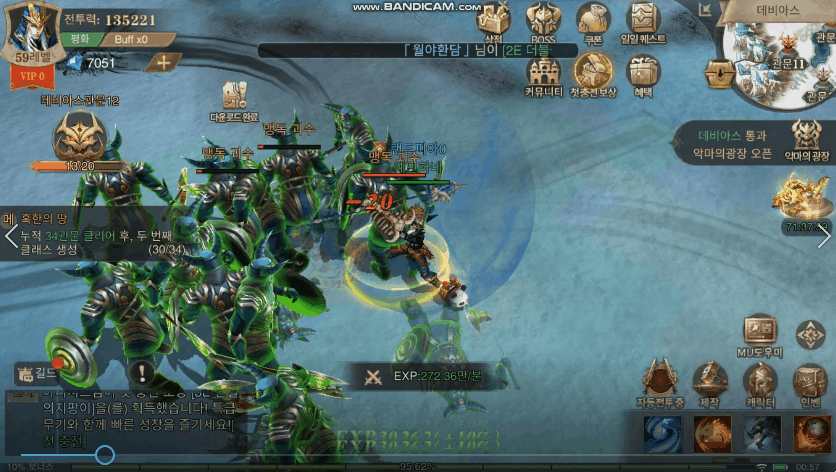Open the community (커뮤니티) castle icon
The image size is (836, 472).
(x=542, y=72)
